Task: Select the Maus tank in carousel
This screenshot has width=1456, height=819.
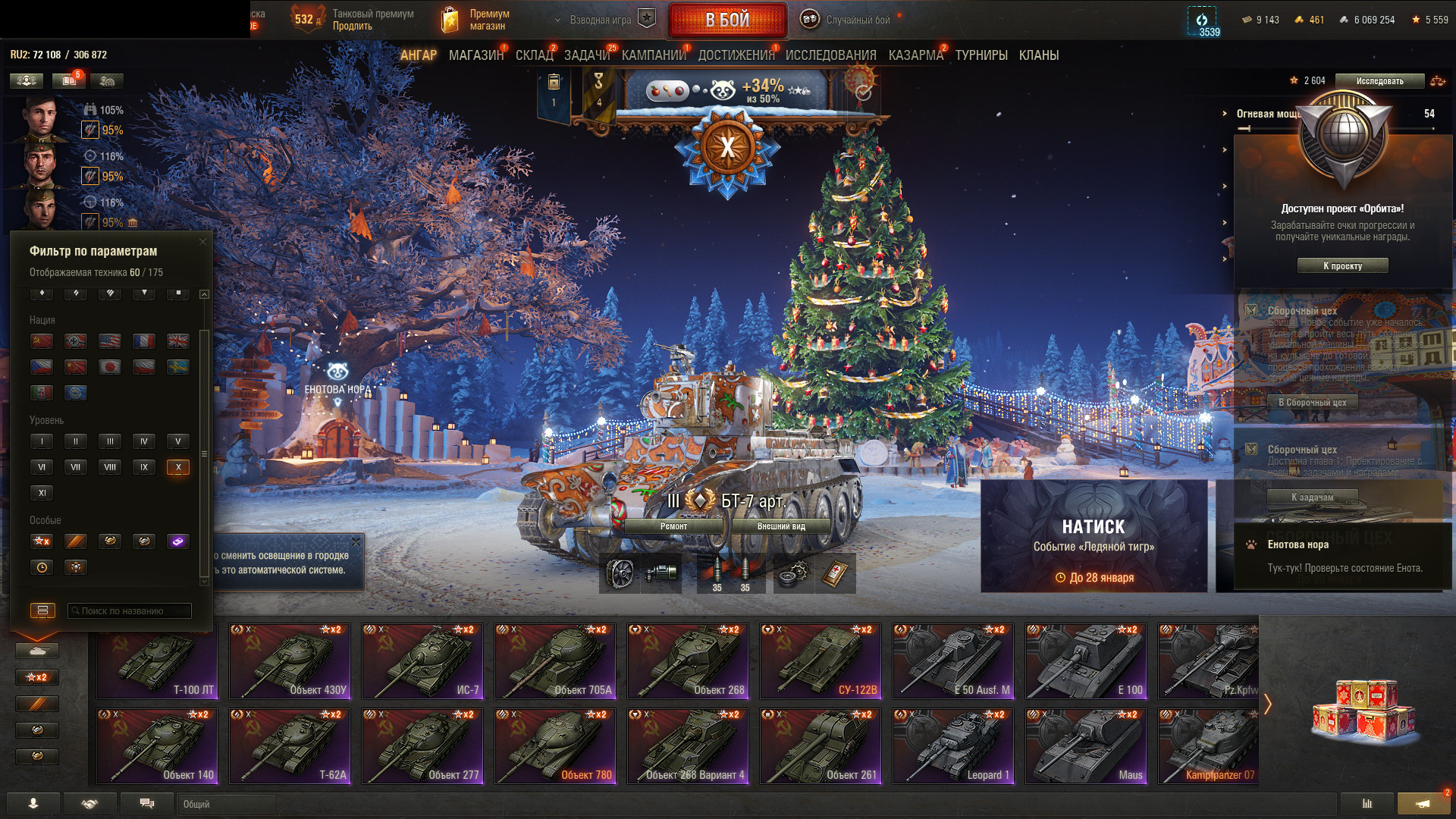Action: coord(1086,746)
